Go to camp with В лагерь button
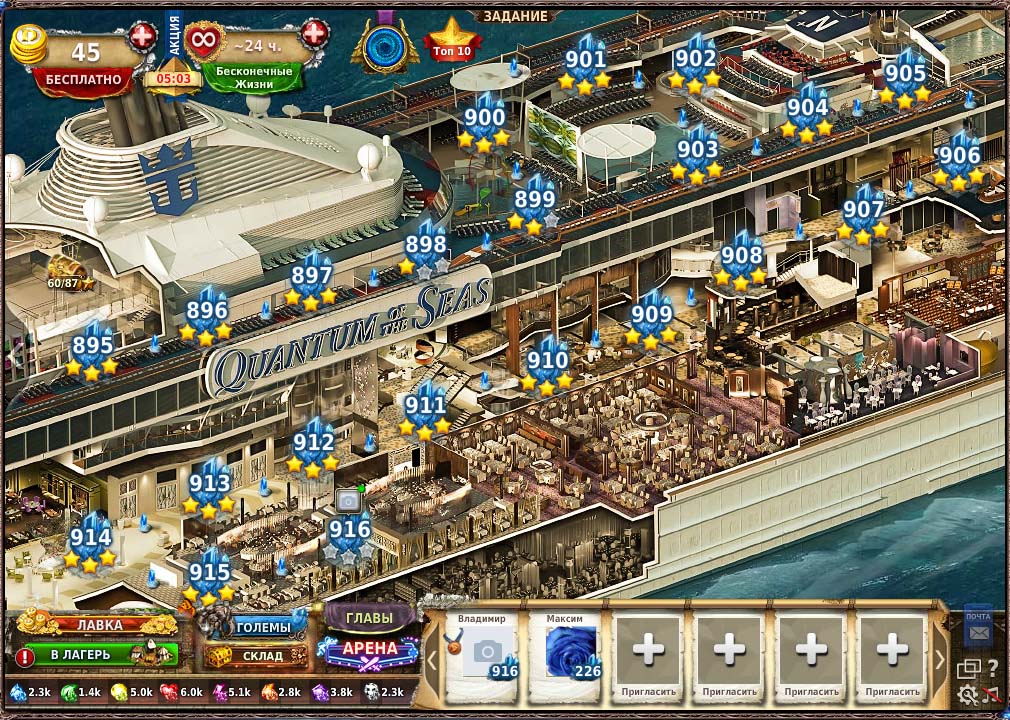The image size is (1010, 720). (98, 656)
